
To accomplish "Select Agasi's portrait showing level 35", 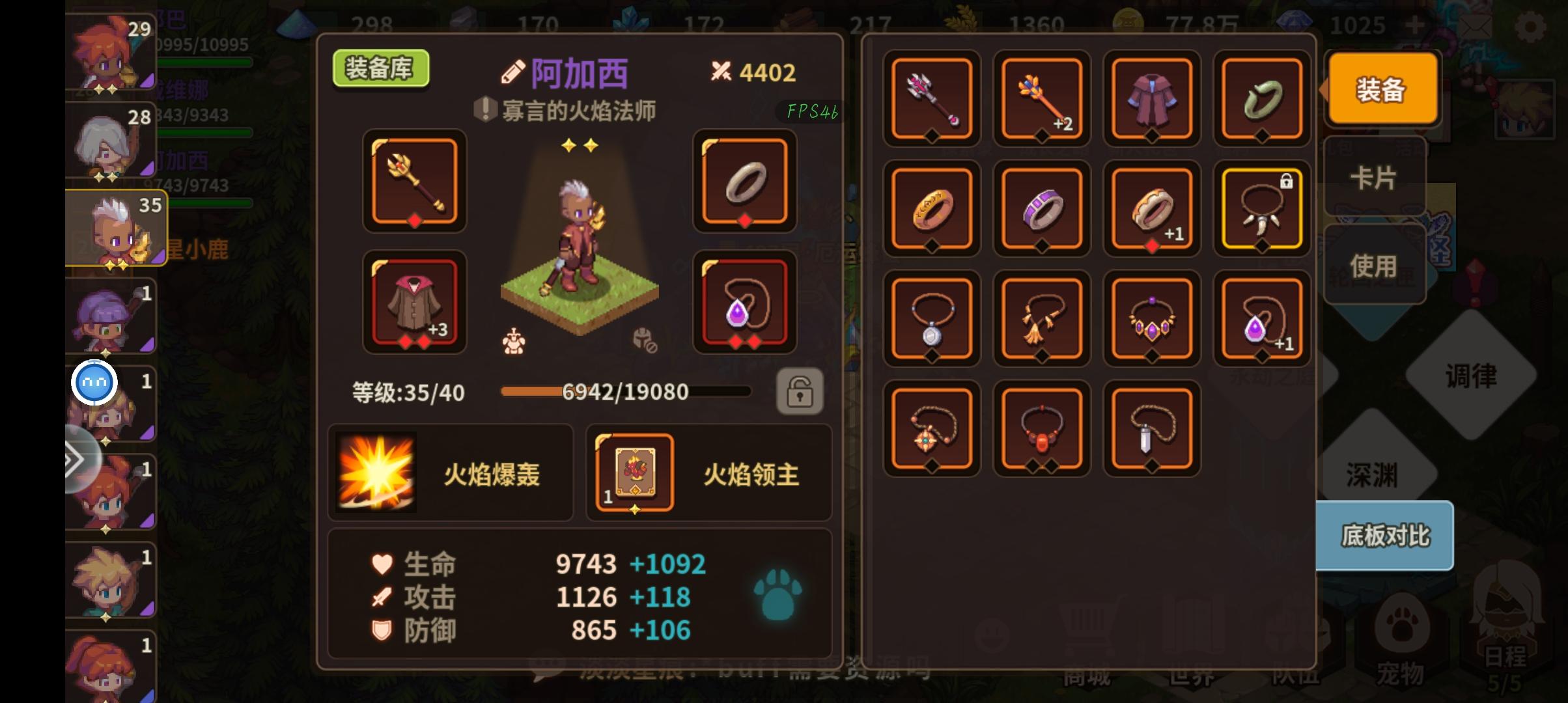I will coord(109,227).
